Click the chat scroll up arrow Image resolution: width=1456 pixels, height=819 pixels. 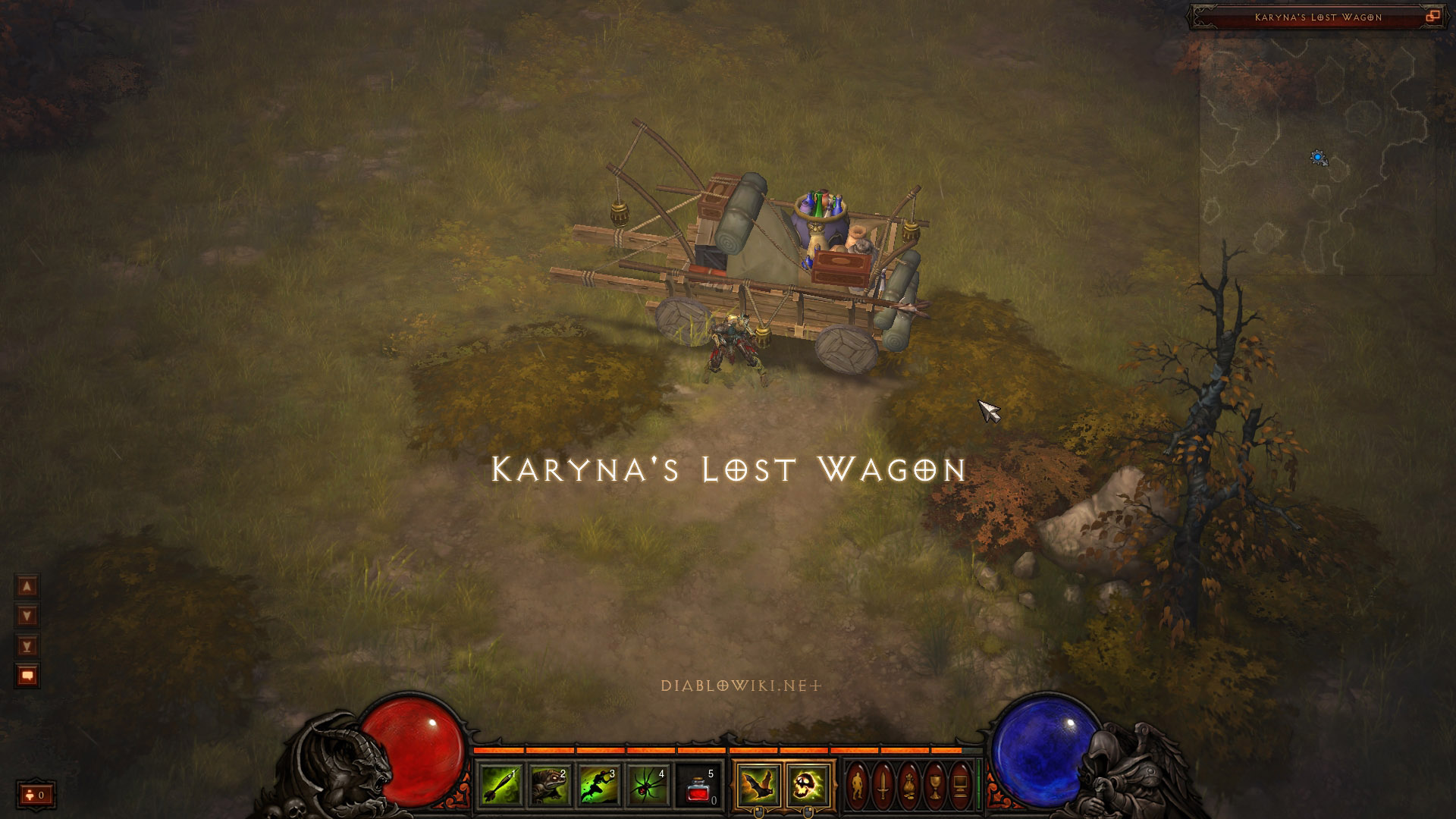tap(27, 586)
